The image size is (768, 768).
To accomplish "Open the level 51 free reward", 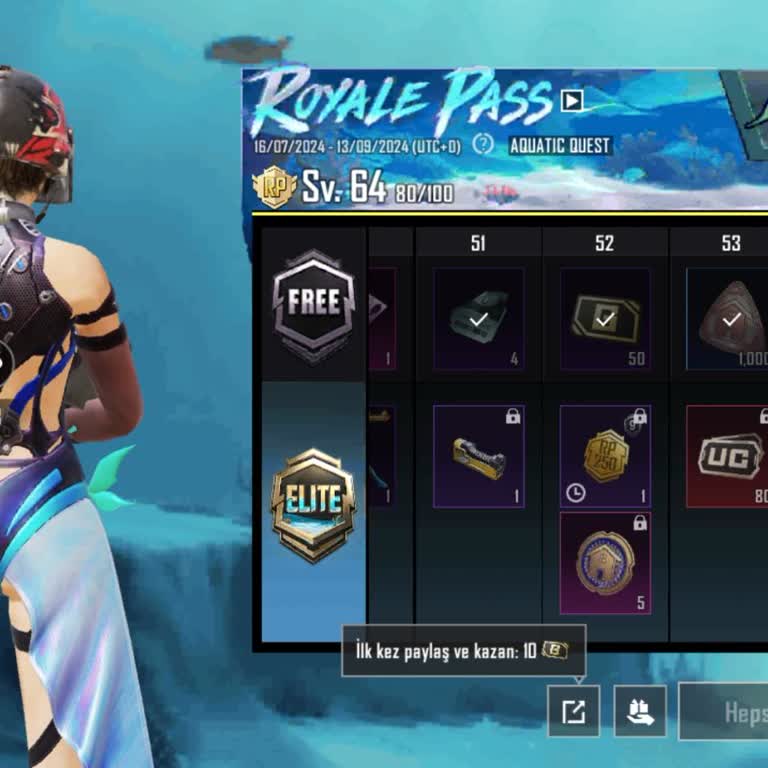I will tap(478, 319).
